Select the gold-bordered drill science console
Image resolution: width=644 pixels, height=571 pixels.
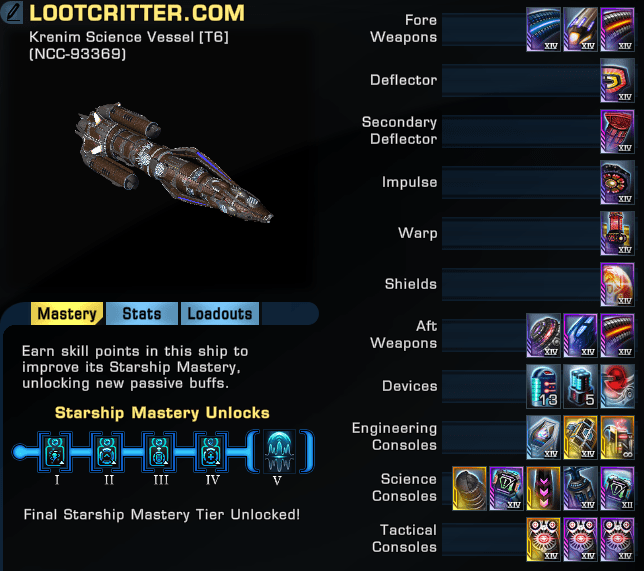[x=471, y=488]
